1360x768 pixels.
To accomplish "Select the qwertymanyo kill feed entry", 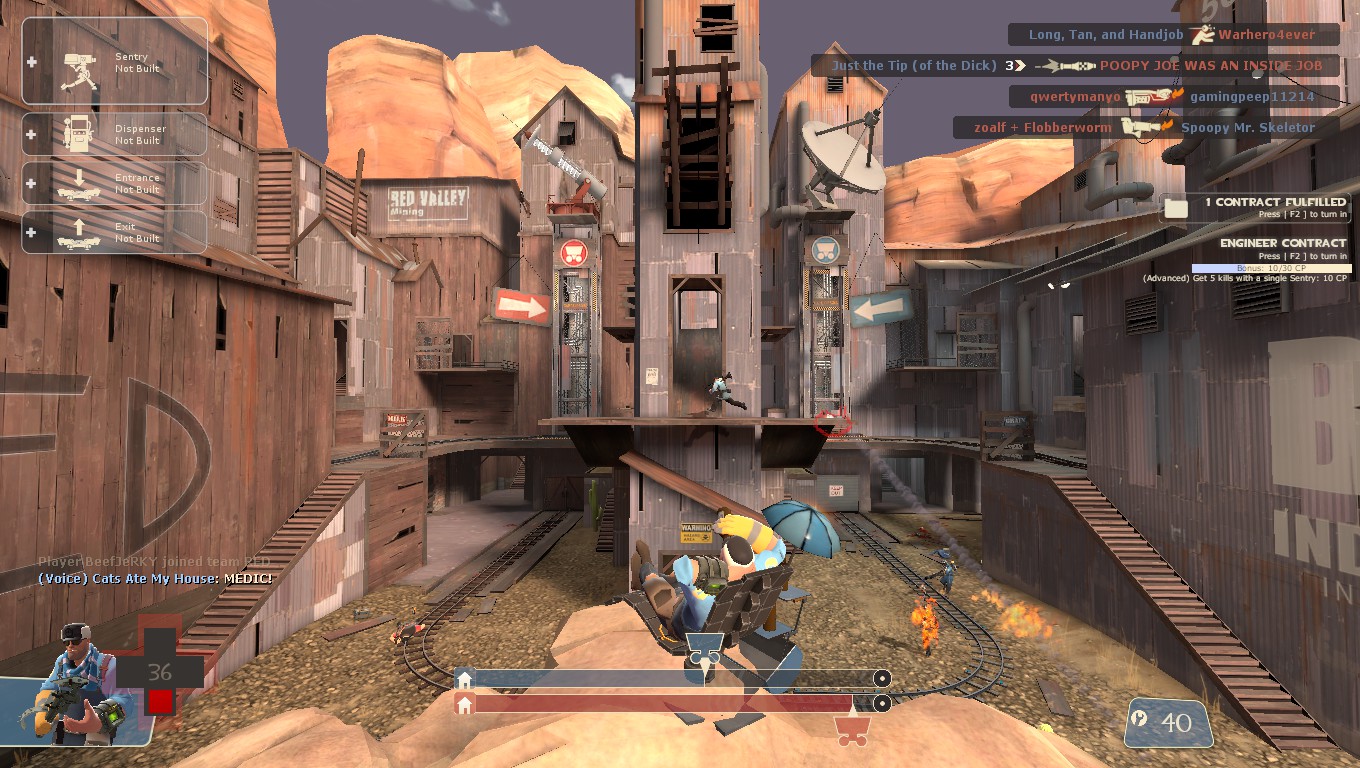I will 1173,97.
